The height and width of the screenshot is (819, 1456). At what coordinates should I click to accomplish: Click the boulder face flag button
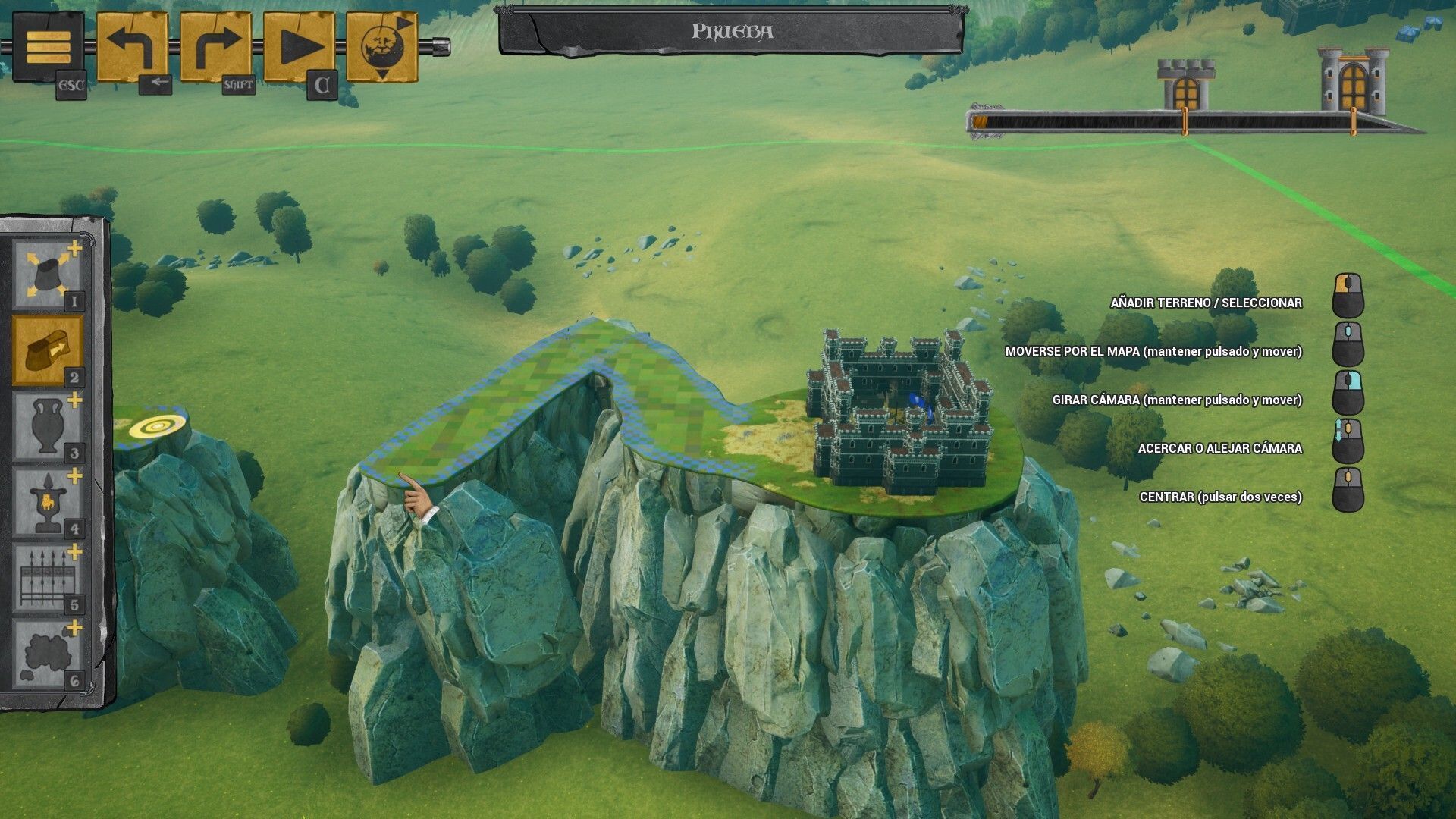(x=382, y=48)
